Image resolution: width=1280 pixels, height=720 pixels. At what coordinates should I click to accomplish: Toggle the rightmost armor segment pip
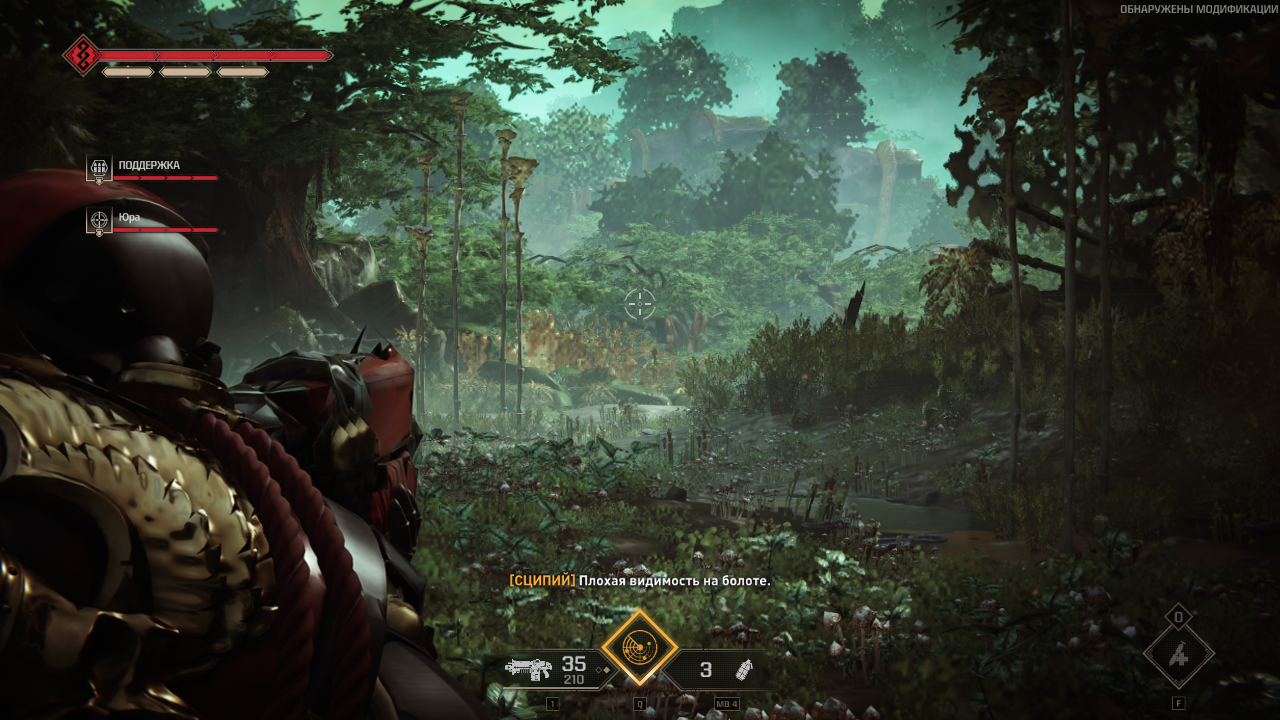pos(242,71)
